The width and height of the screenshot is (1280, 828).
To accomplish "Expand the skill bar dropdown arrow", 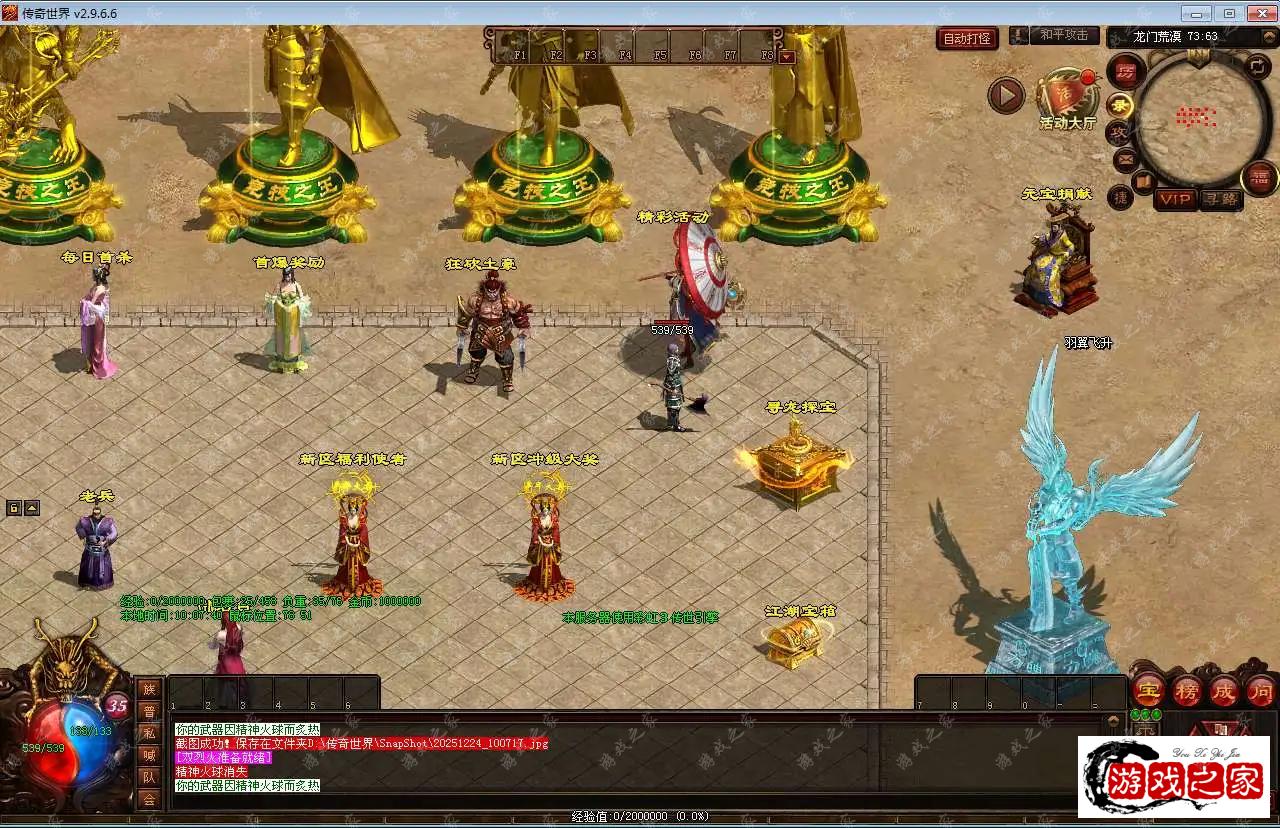I will click(x=787, y=57).
